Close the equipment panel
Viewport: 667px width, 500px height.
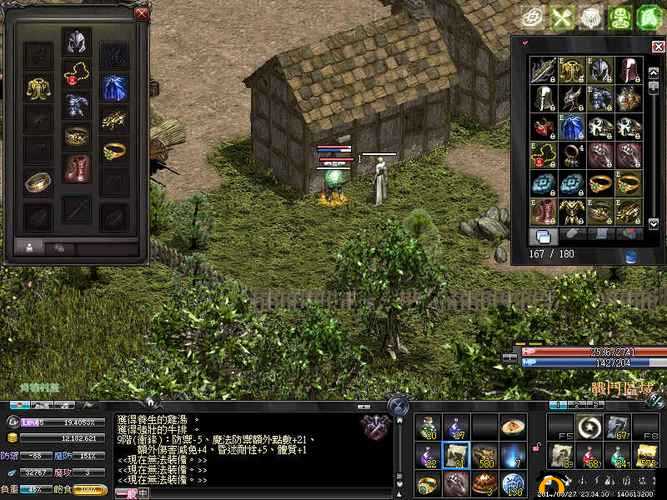click(x=141, y=13)
